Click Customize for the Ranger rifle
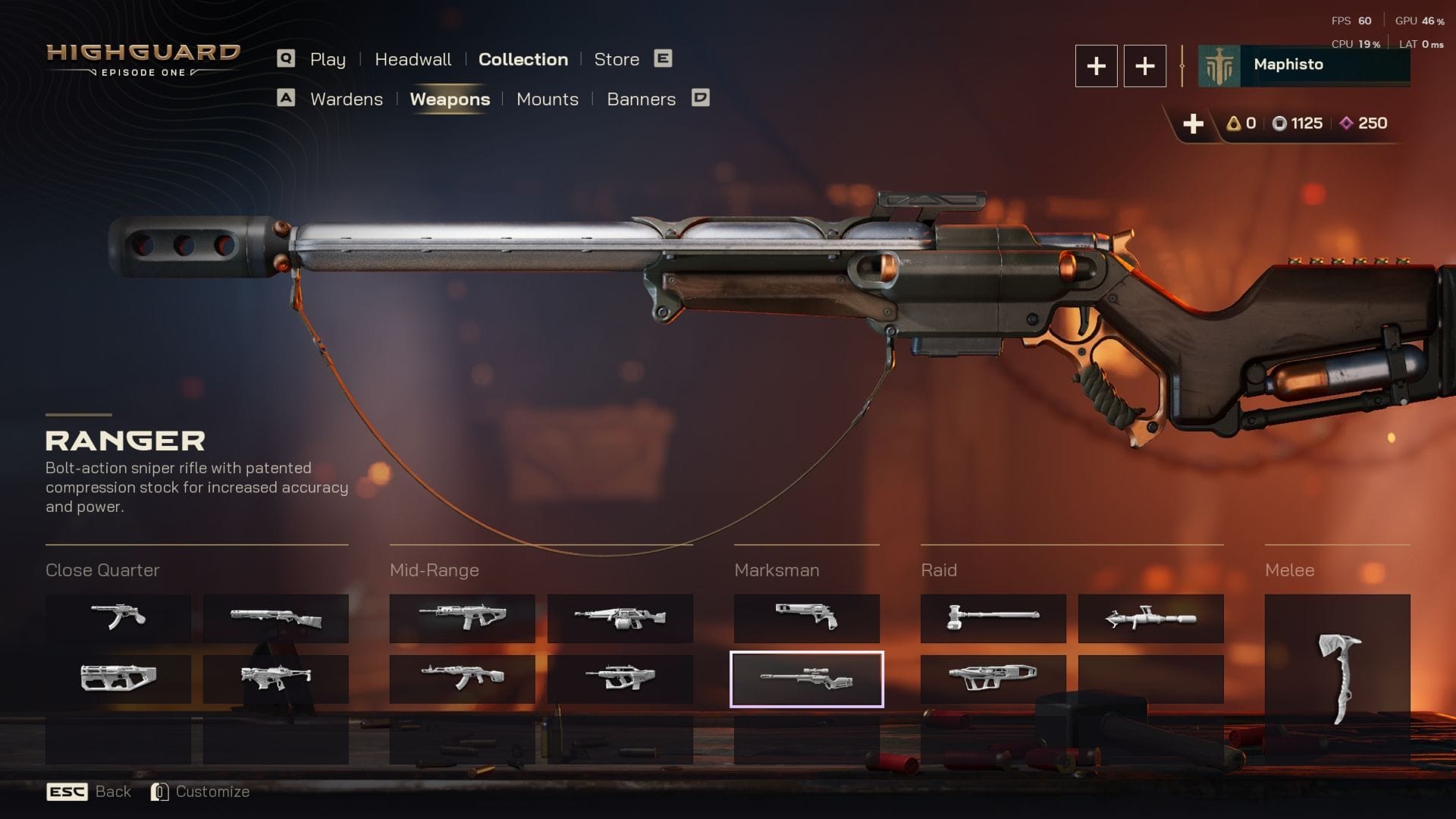 [212, 791]
